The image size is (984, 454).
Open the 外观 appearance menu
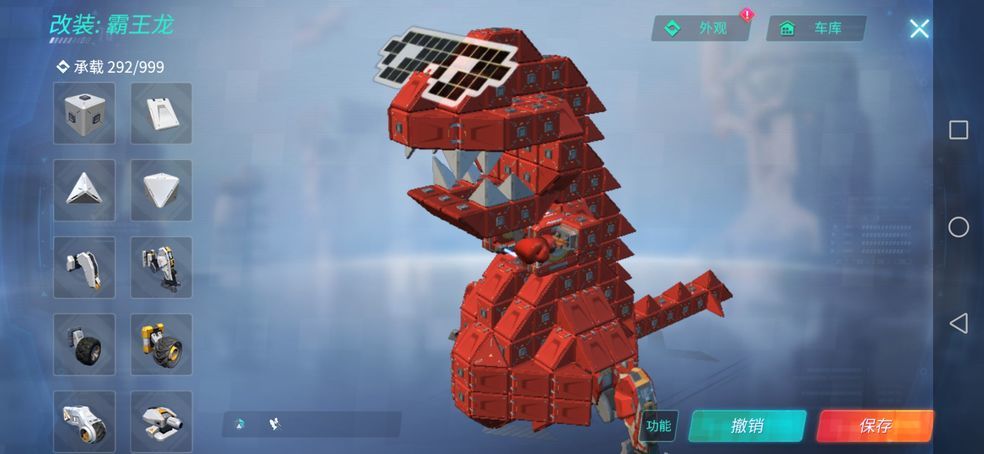pyautogui.click(x=701, y=28)
